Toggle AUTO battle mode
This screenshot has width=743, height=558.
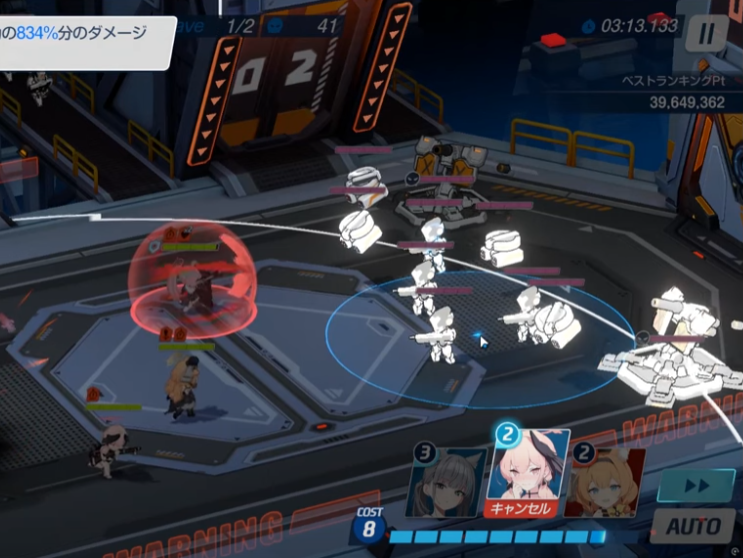point(696,525)
